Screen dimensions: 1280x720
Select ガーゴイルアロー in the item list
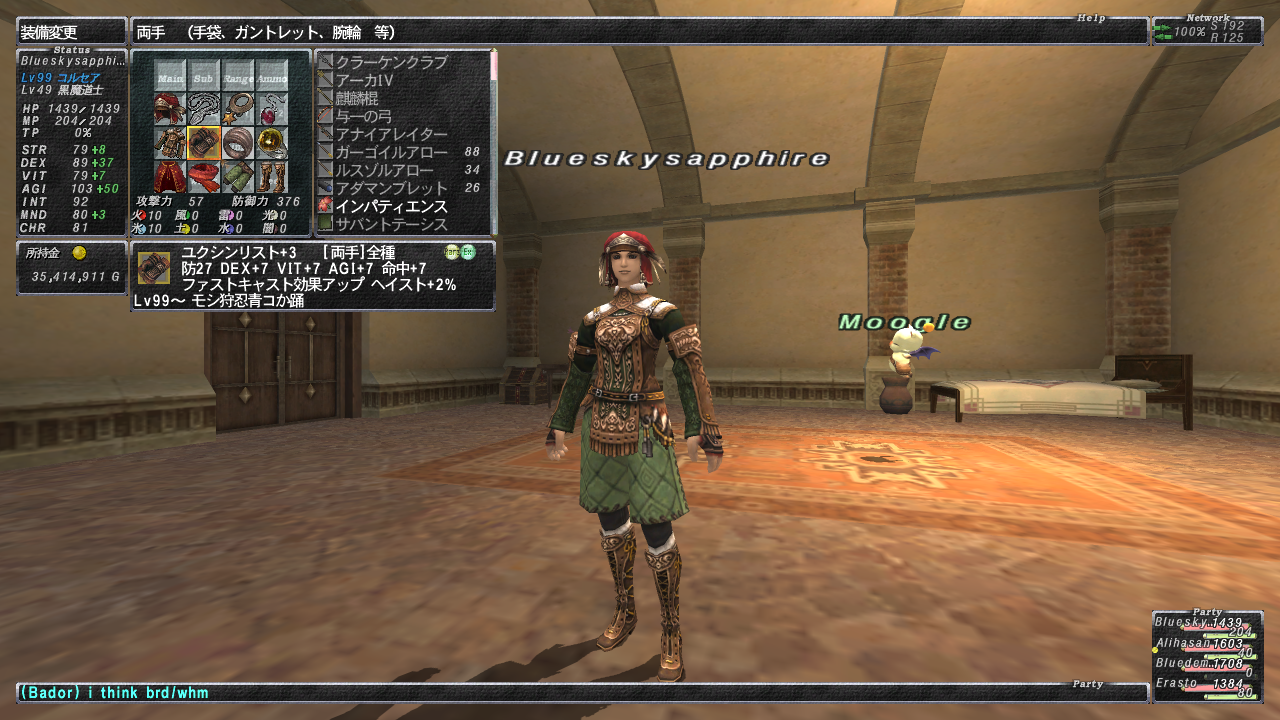393,152
